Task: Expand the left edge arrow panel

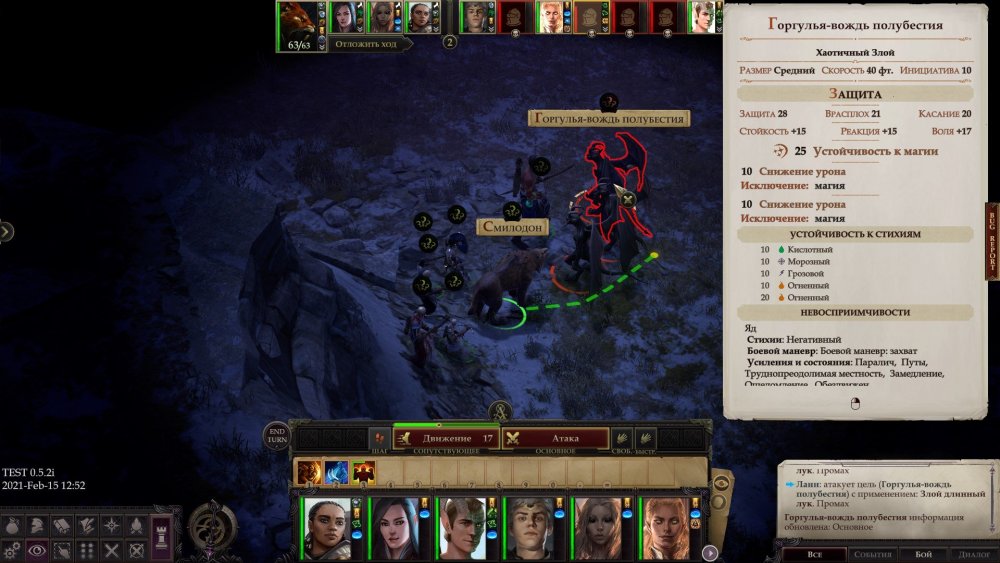Action: [x=6, y=232]
